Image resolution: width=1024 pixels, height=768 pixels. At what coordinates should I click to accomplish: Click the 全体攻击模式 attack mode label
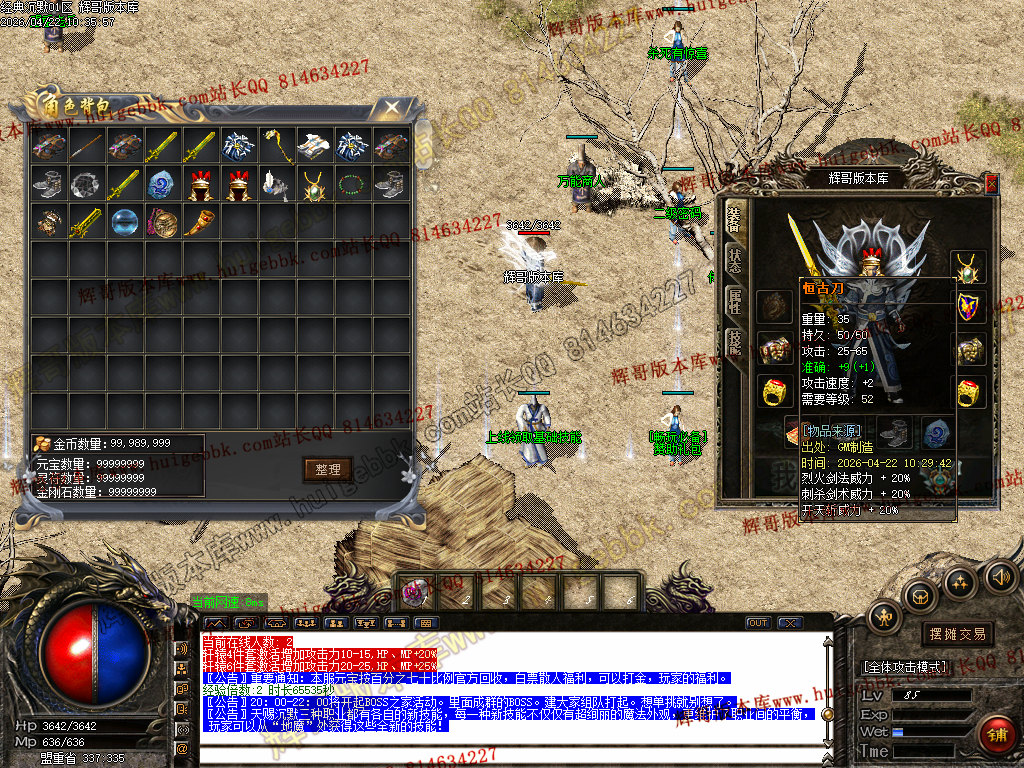(904, 667)
